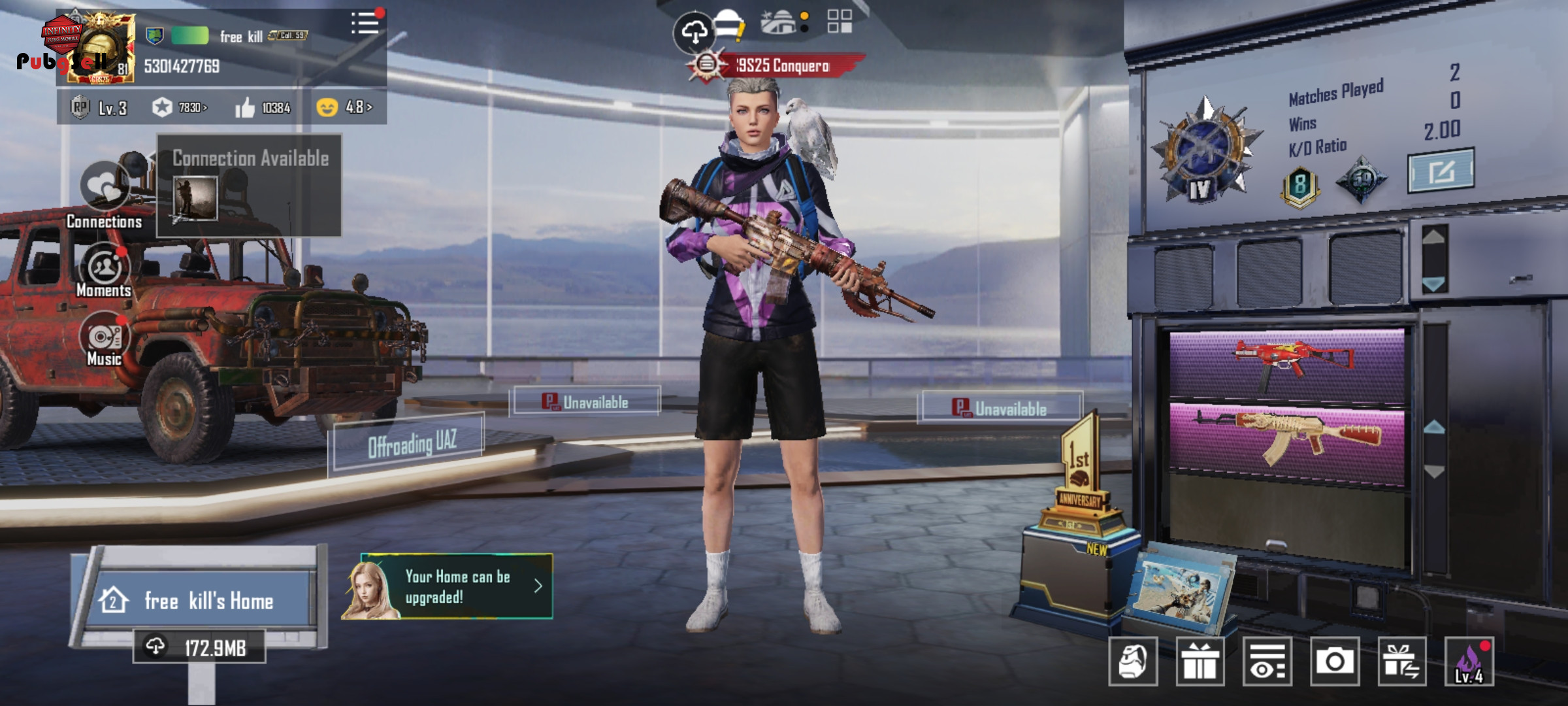Image resolution: width=1568 pixels, height=706 pixels.
Task: View the popularity star count 7830
Action: (180, 107)
